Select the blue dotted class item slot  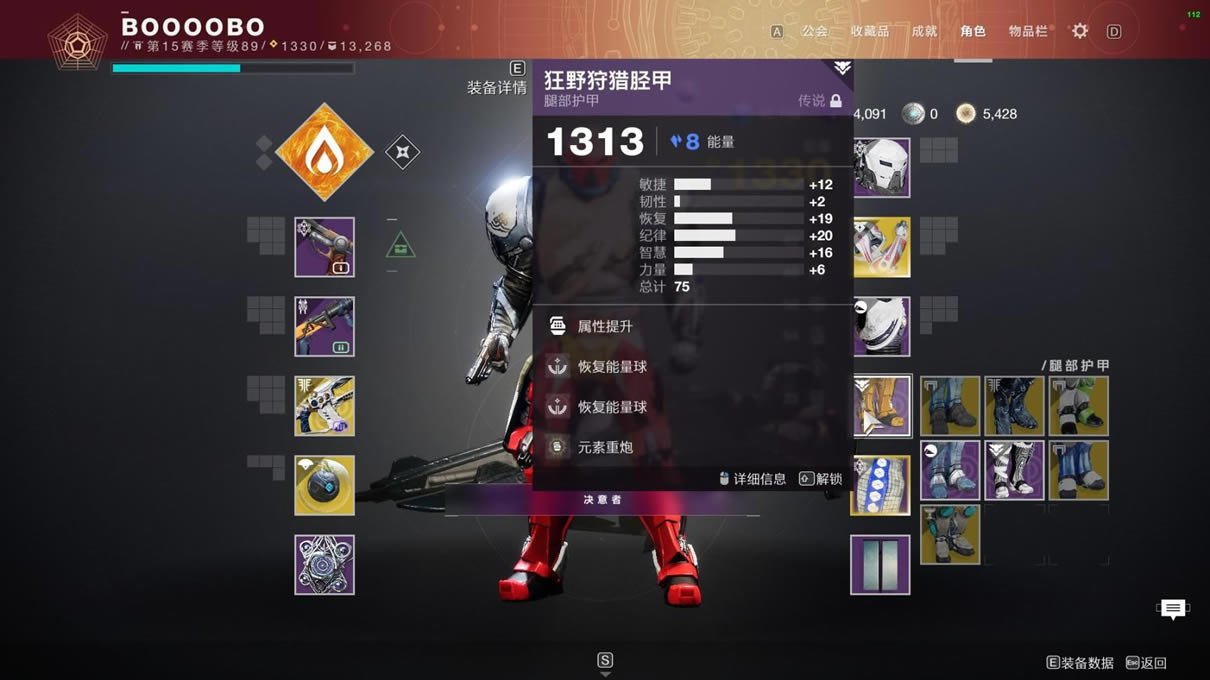tap(881, 485)
